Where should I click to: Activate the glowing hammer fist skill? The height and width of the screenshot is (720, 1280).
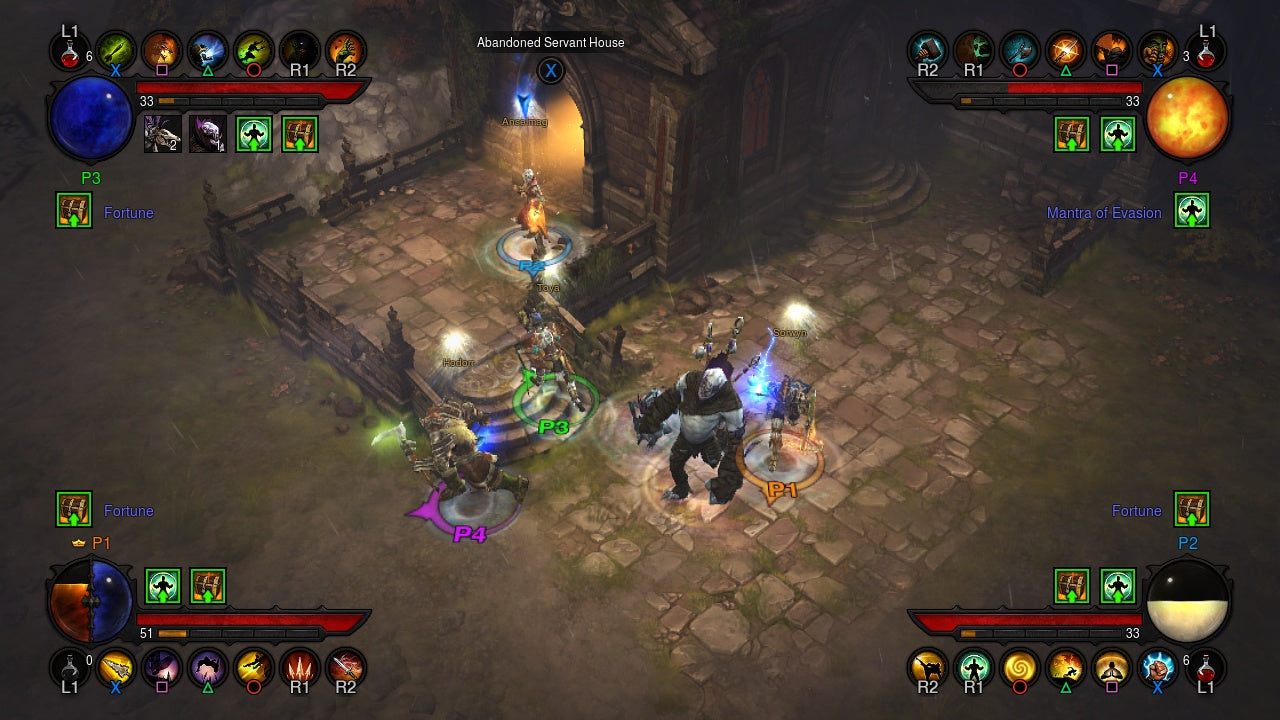(x=927, y=49)
